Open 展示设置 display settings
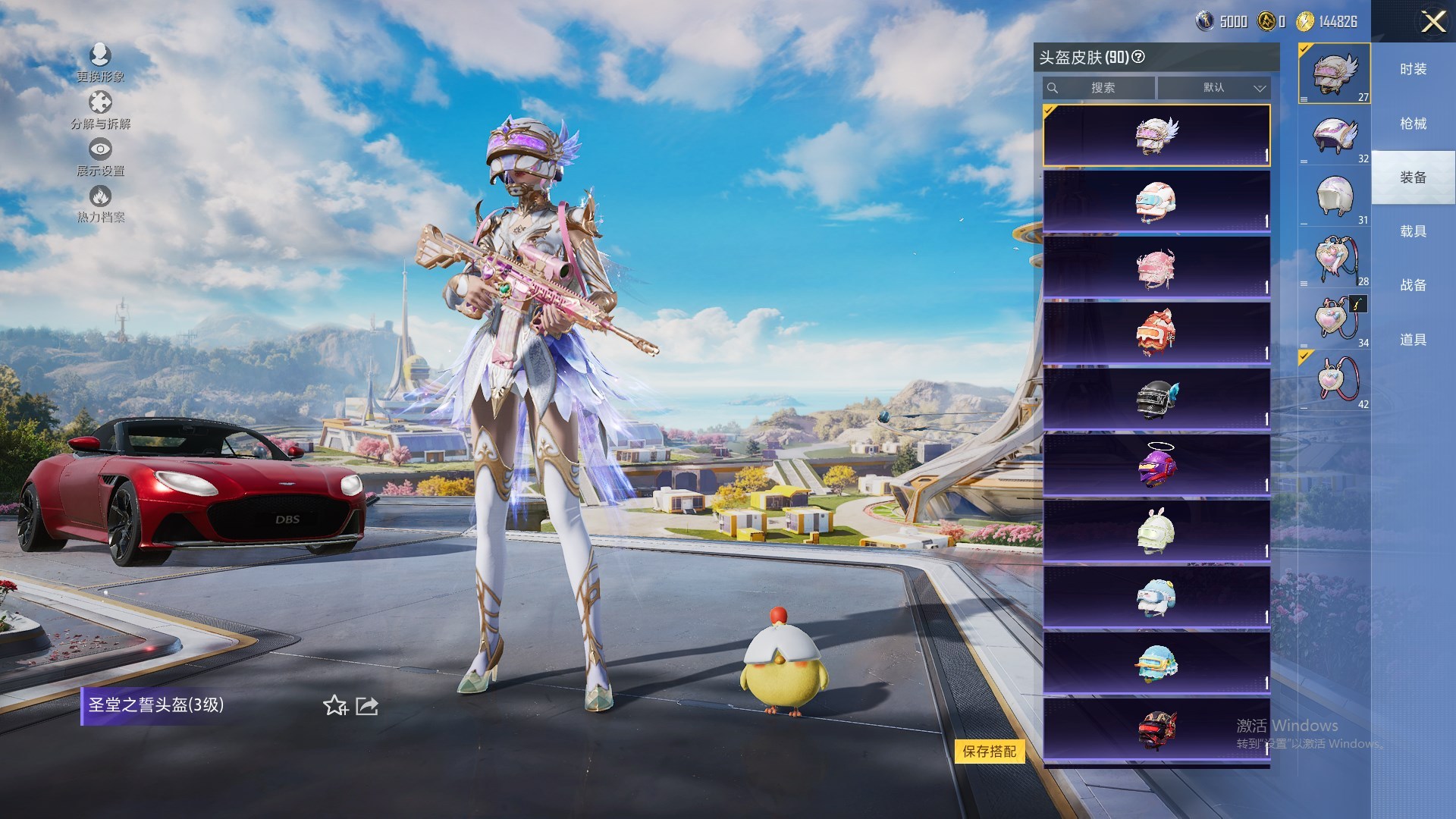Screen dimensions: 1456x819 click(x=100, y=157)
